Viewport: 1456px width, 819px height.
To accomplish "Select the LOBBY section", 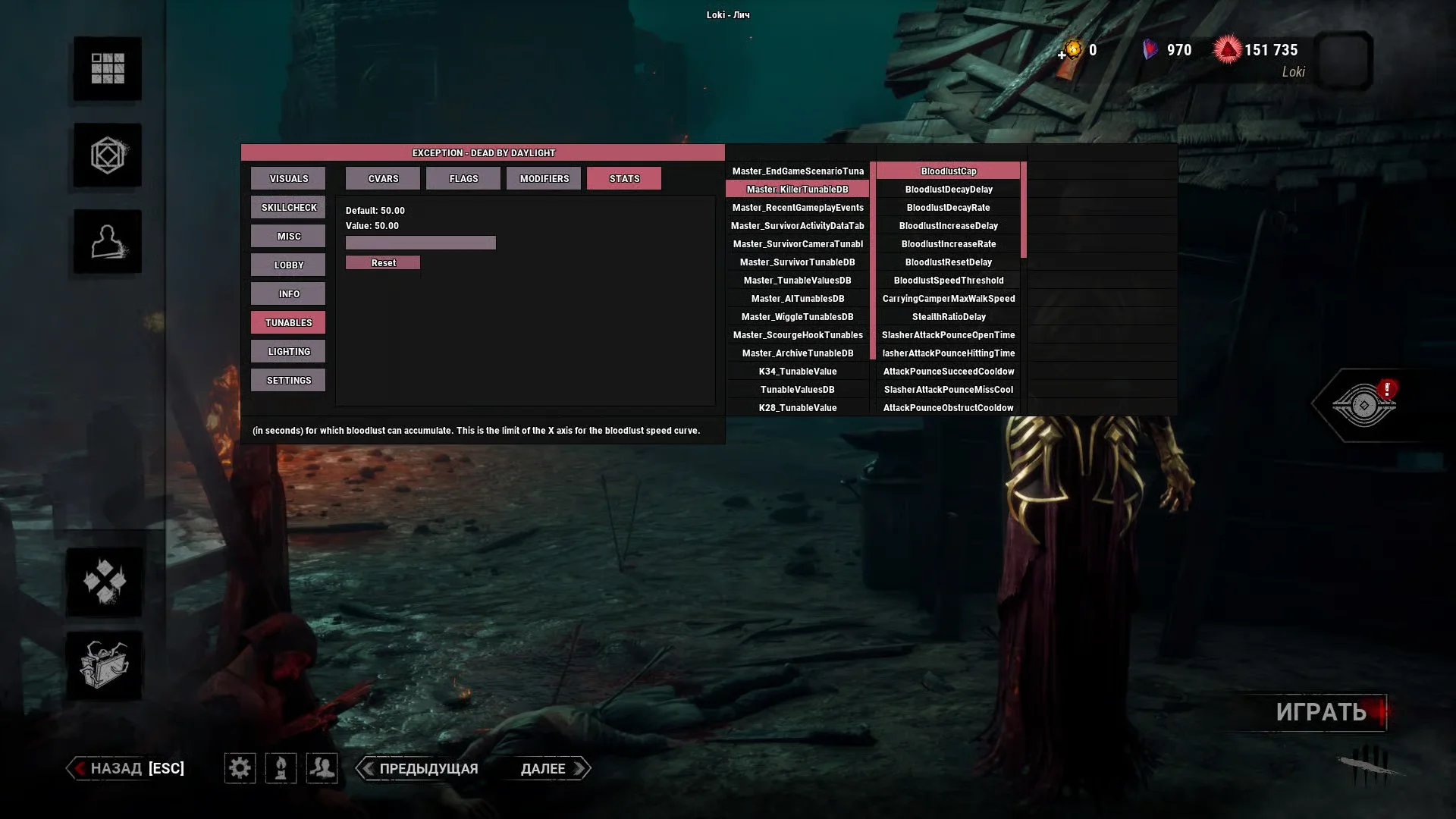I will (288, 265).
